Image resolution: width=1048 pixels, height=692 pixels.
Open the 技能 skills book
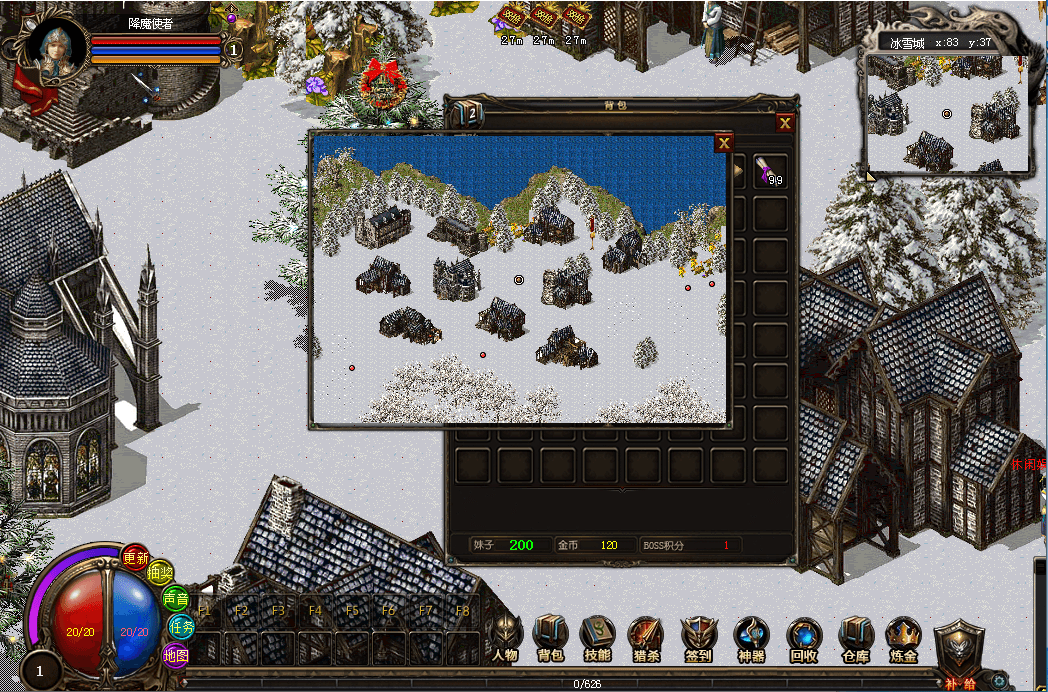(597, 636)
